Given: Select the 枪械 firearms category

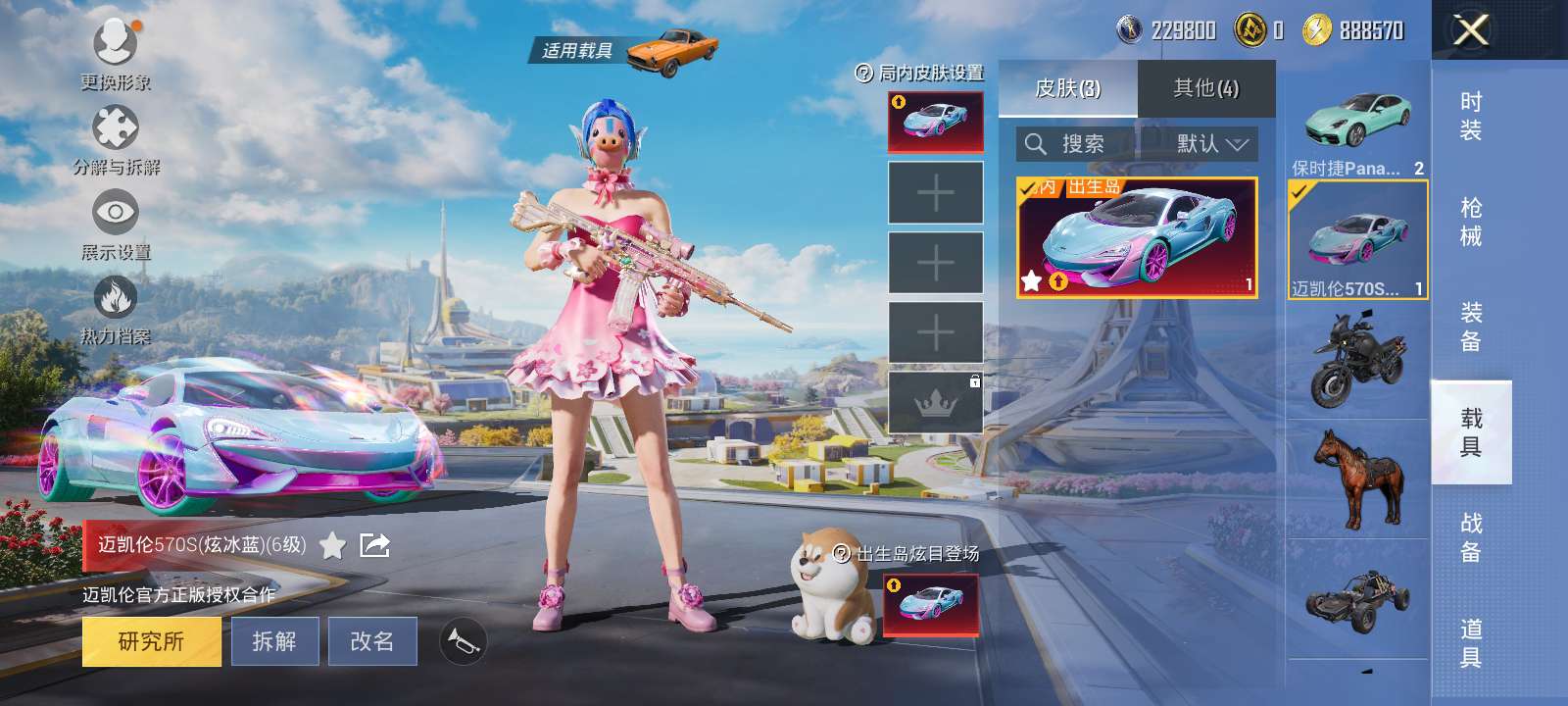Looking at the screenshot, I should (1471, 222).
